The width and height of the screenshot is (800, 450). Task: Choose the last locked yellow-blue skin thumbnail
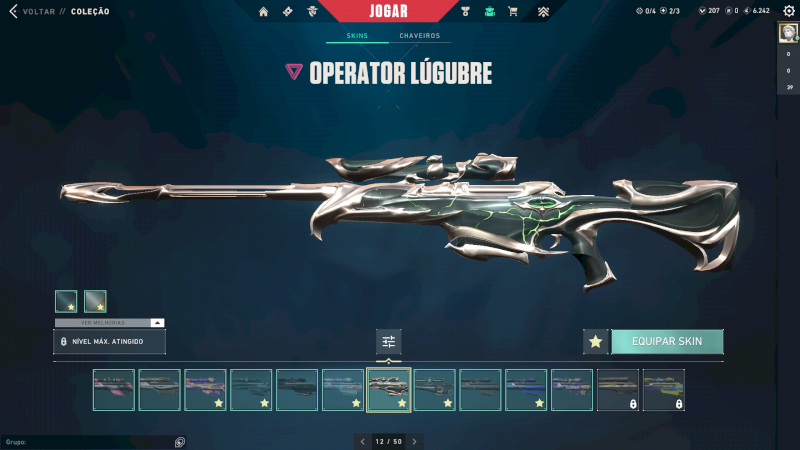coord(663,390)
